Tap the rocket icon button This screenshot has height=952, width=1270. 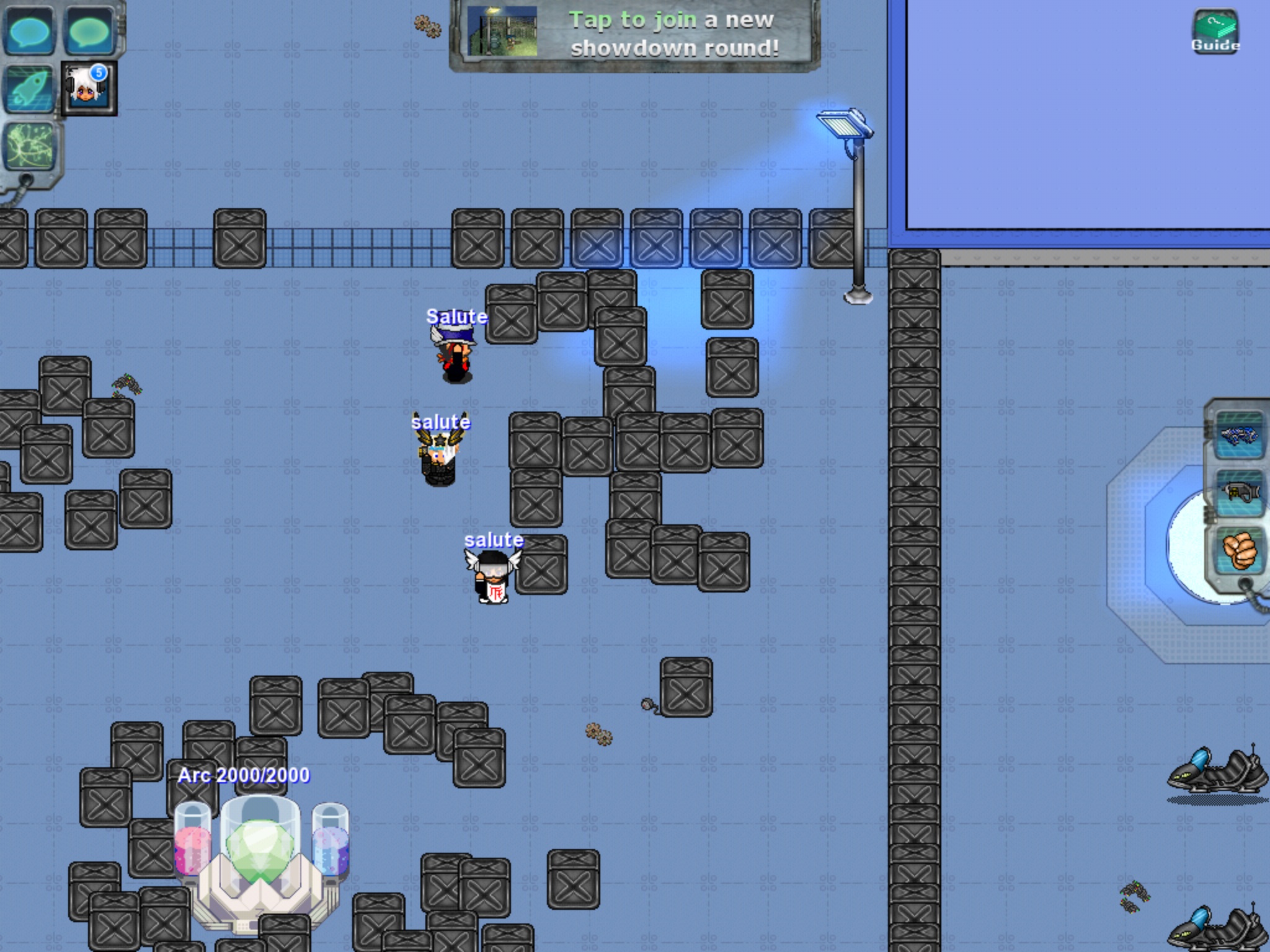tap(30, 89)
